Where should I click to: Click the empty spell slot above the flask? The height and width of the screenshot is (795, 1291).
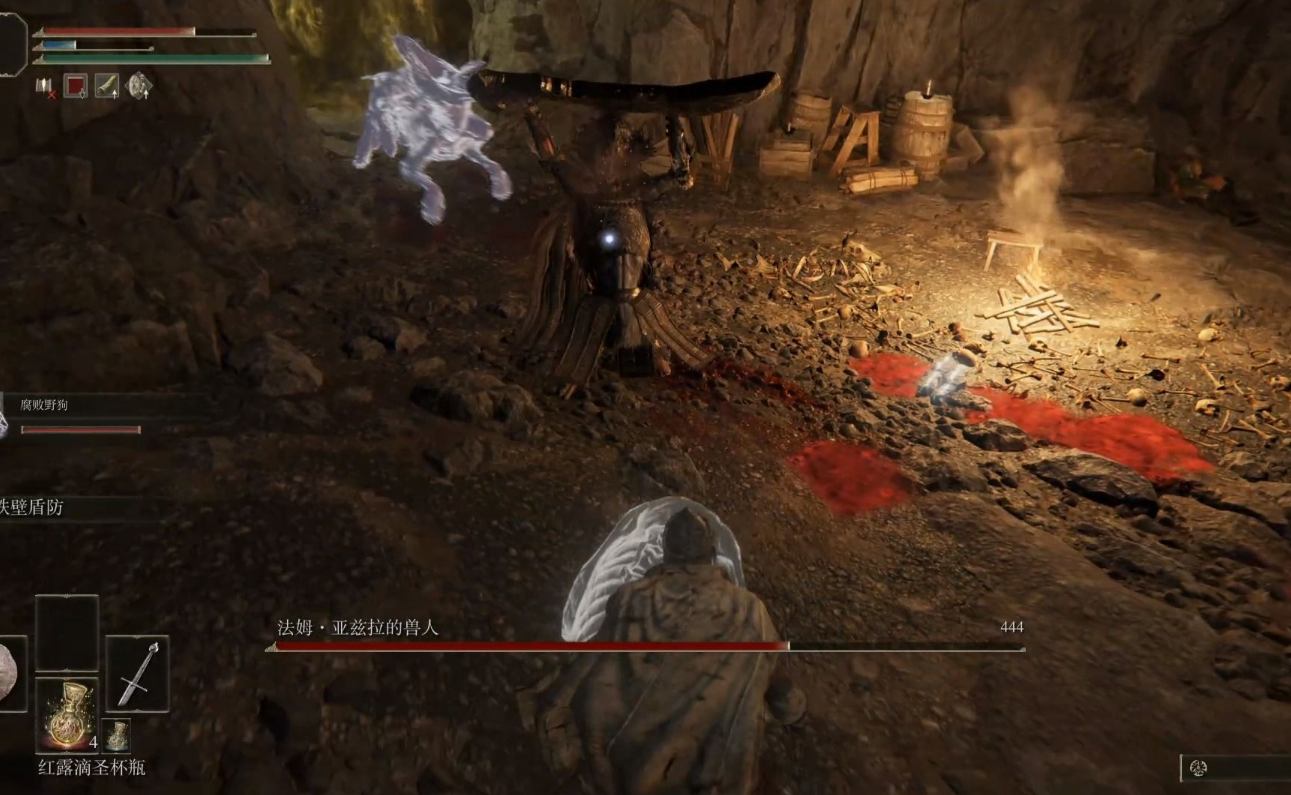pyautogui.click(x=67, y=633)
